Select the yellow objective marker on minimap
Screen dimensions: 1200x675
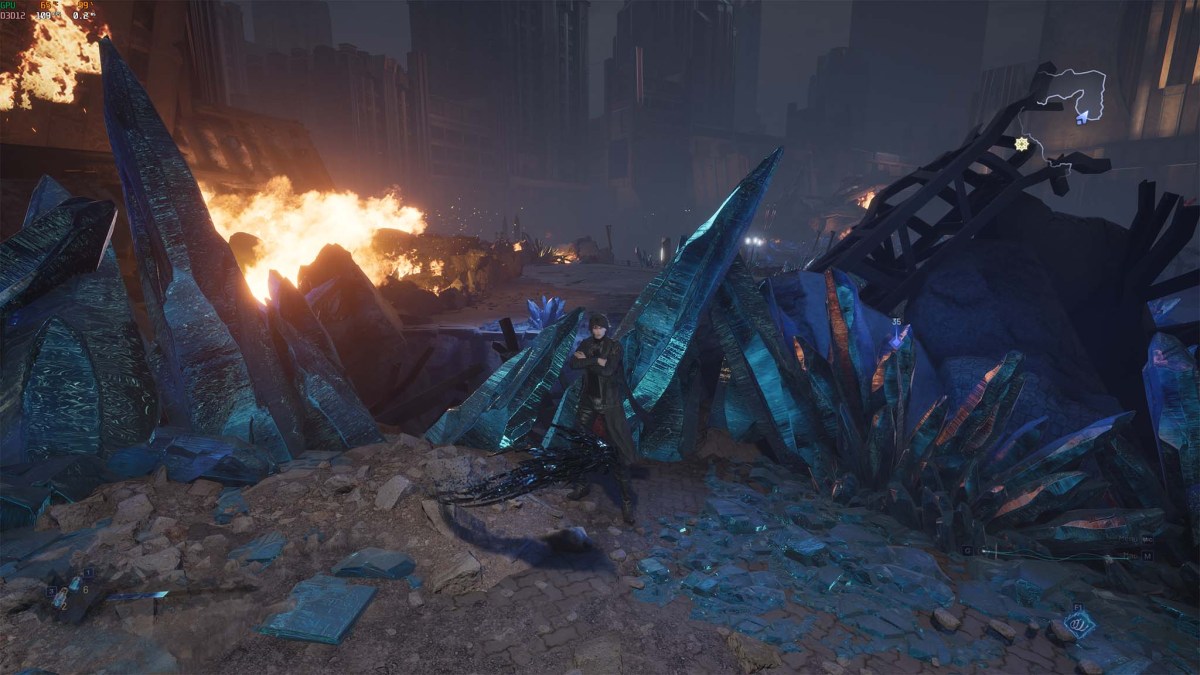(1021, 144)
